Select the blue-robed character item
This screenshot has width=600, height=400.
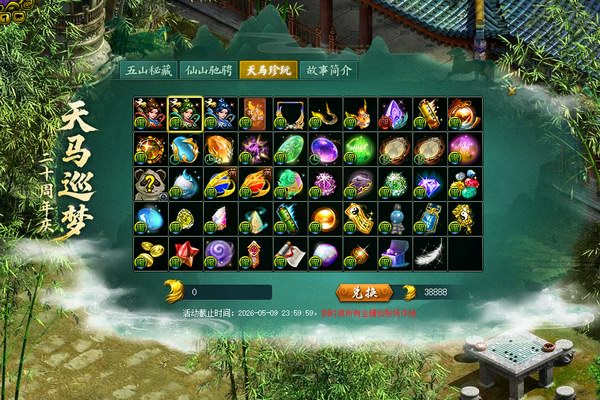tap(220, 114)
